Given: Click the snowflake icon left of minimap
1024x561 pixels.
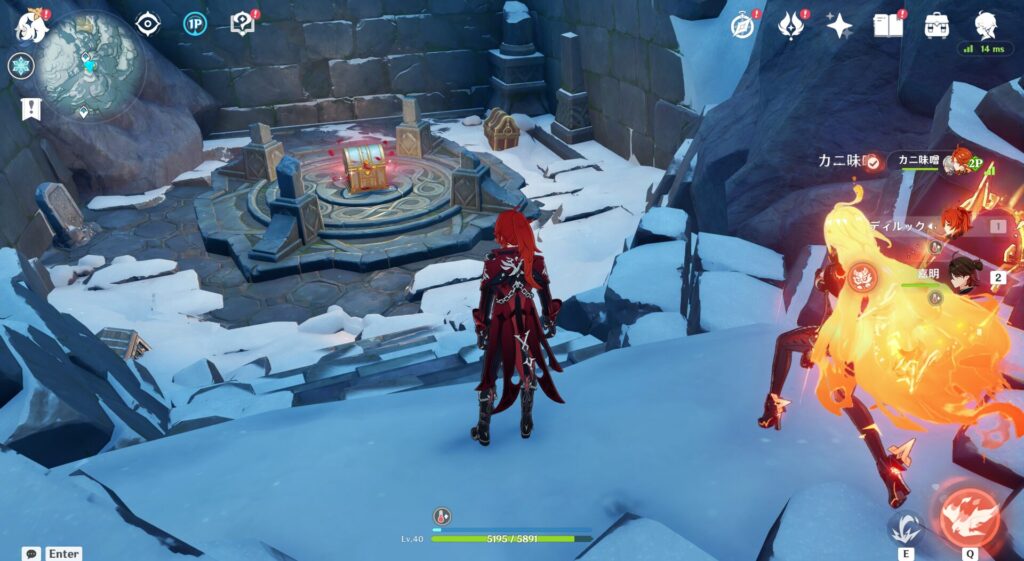Looking at the screenshot, I should (20, 66).
